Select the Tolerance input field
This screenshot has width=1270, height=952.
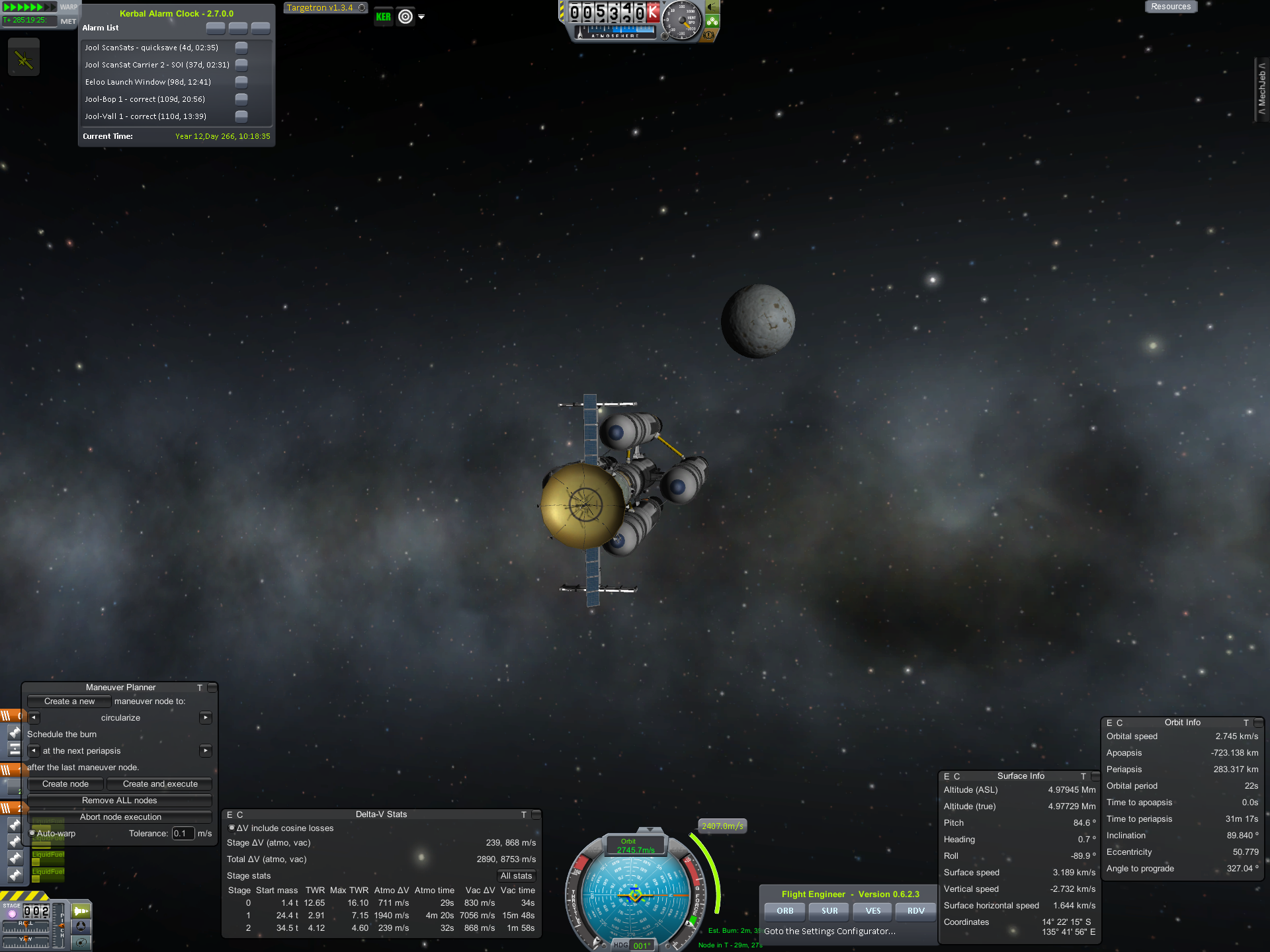click(183, 834)
